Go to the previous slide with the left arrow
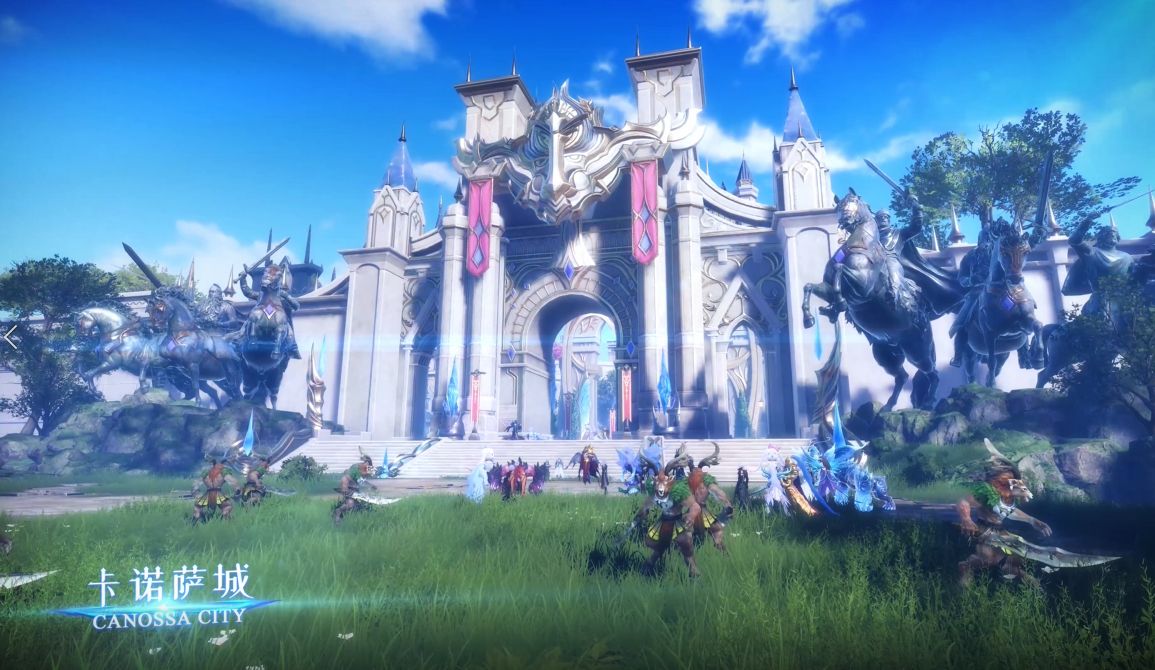Screen dimensions: 1155x670 [x=10, y=337]
